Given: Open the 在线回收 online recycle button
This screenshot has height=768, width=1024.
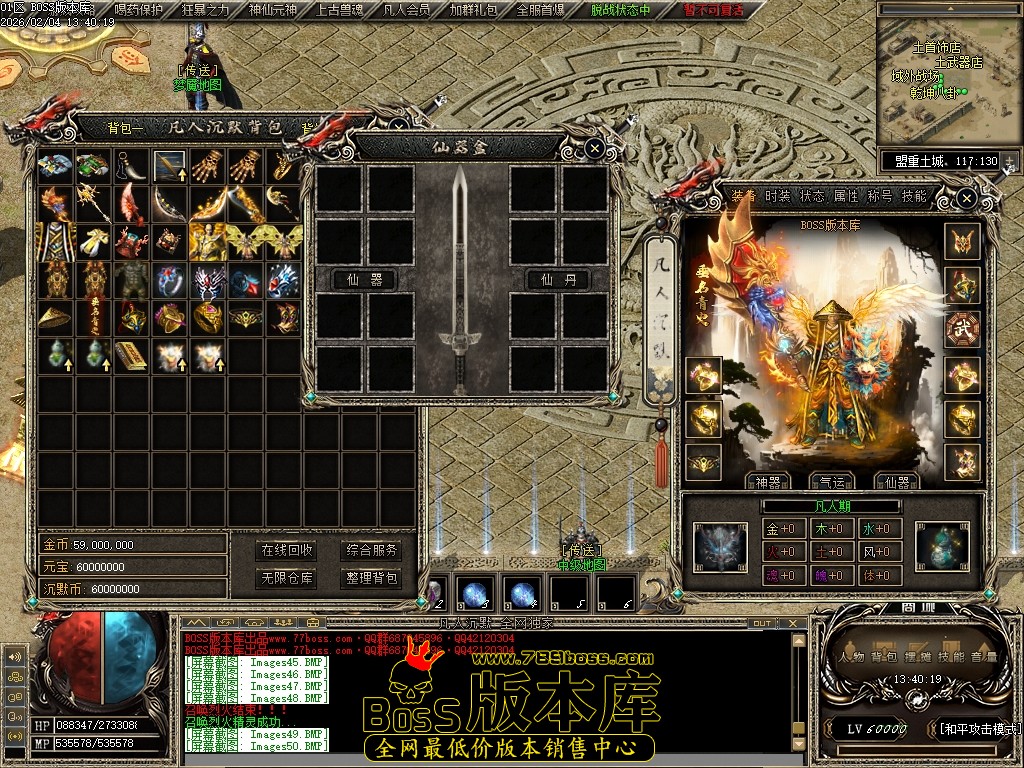Looking at the screenshot, I should click(286, 550).
